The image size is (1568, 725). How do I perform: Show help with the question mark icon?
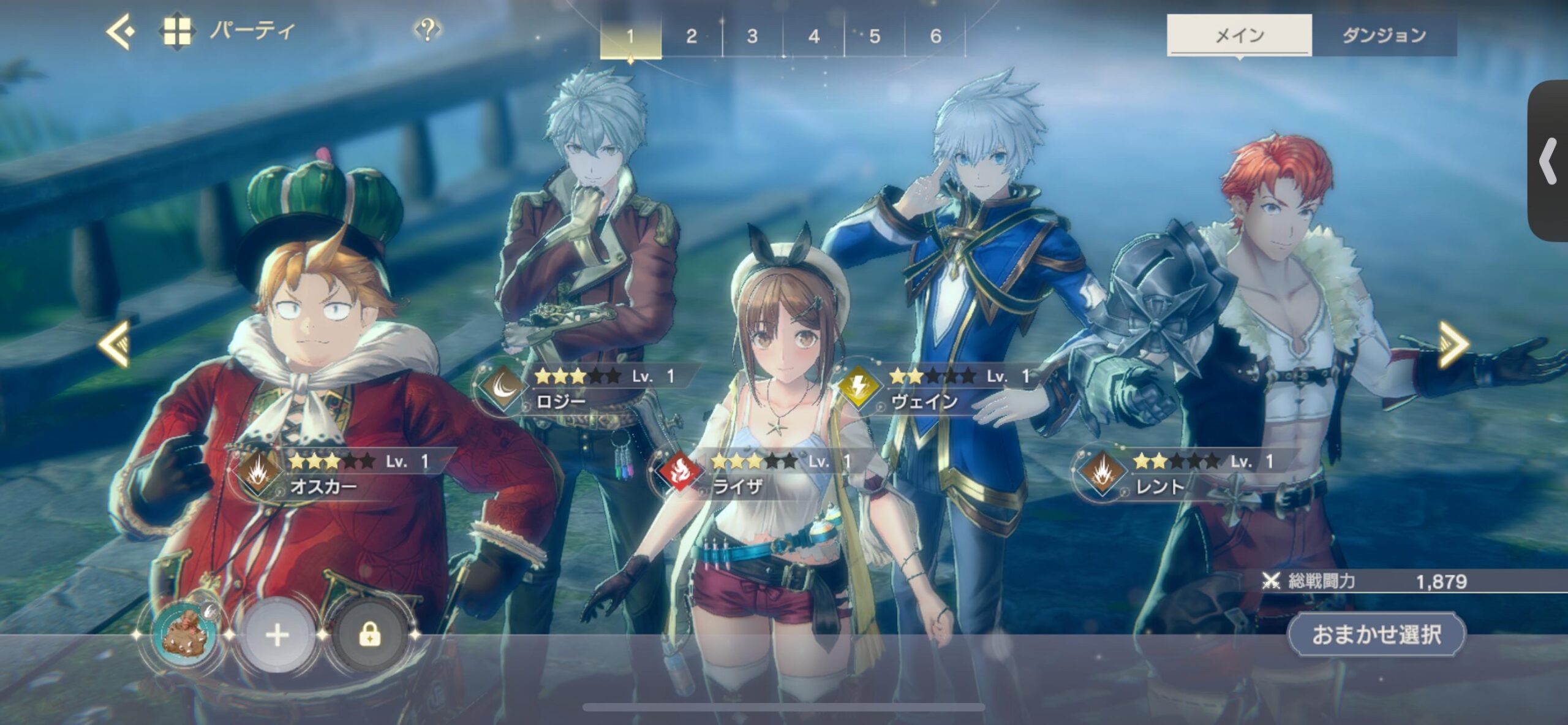pyautogui.click(x=428, y=29)
